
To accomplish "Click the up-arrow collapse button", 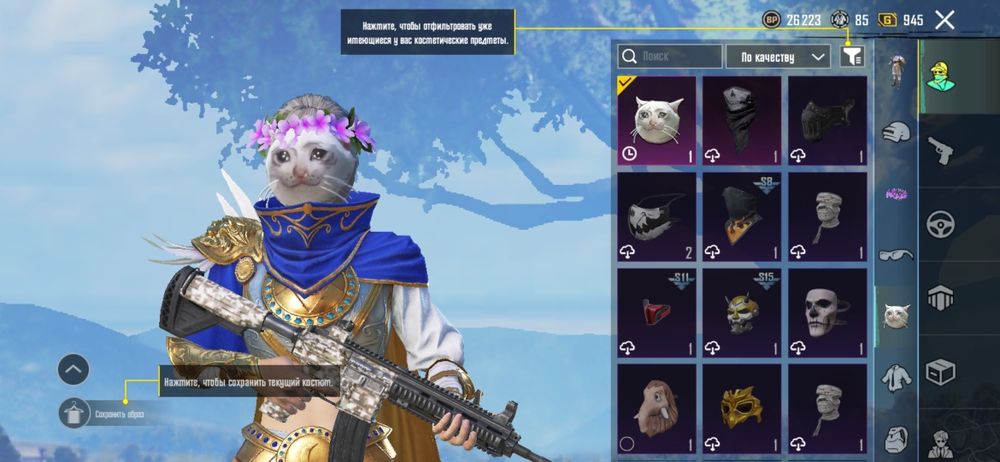I will coord(74,369).
